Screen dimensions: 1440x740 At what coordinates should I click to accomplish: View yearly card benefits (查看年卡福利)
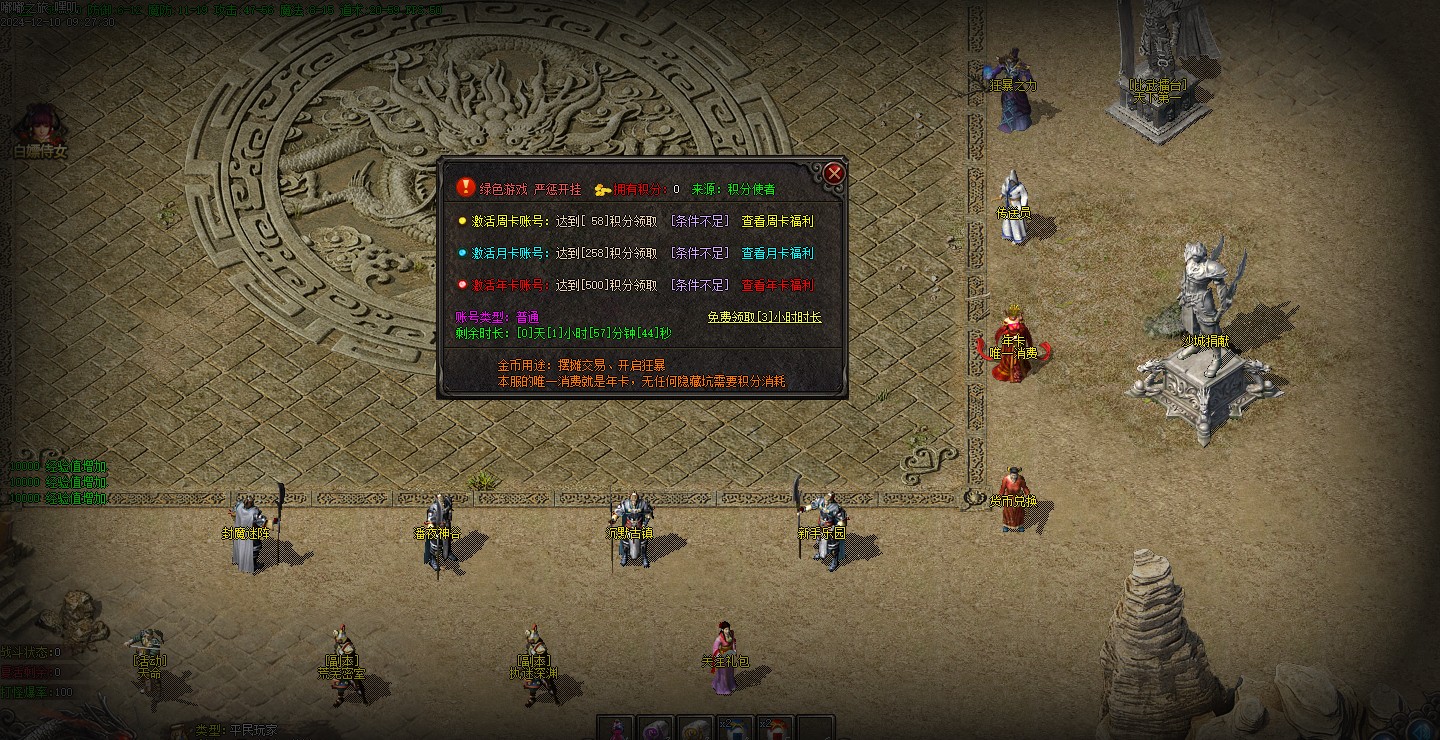click(777, 285)
